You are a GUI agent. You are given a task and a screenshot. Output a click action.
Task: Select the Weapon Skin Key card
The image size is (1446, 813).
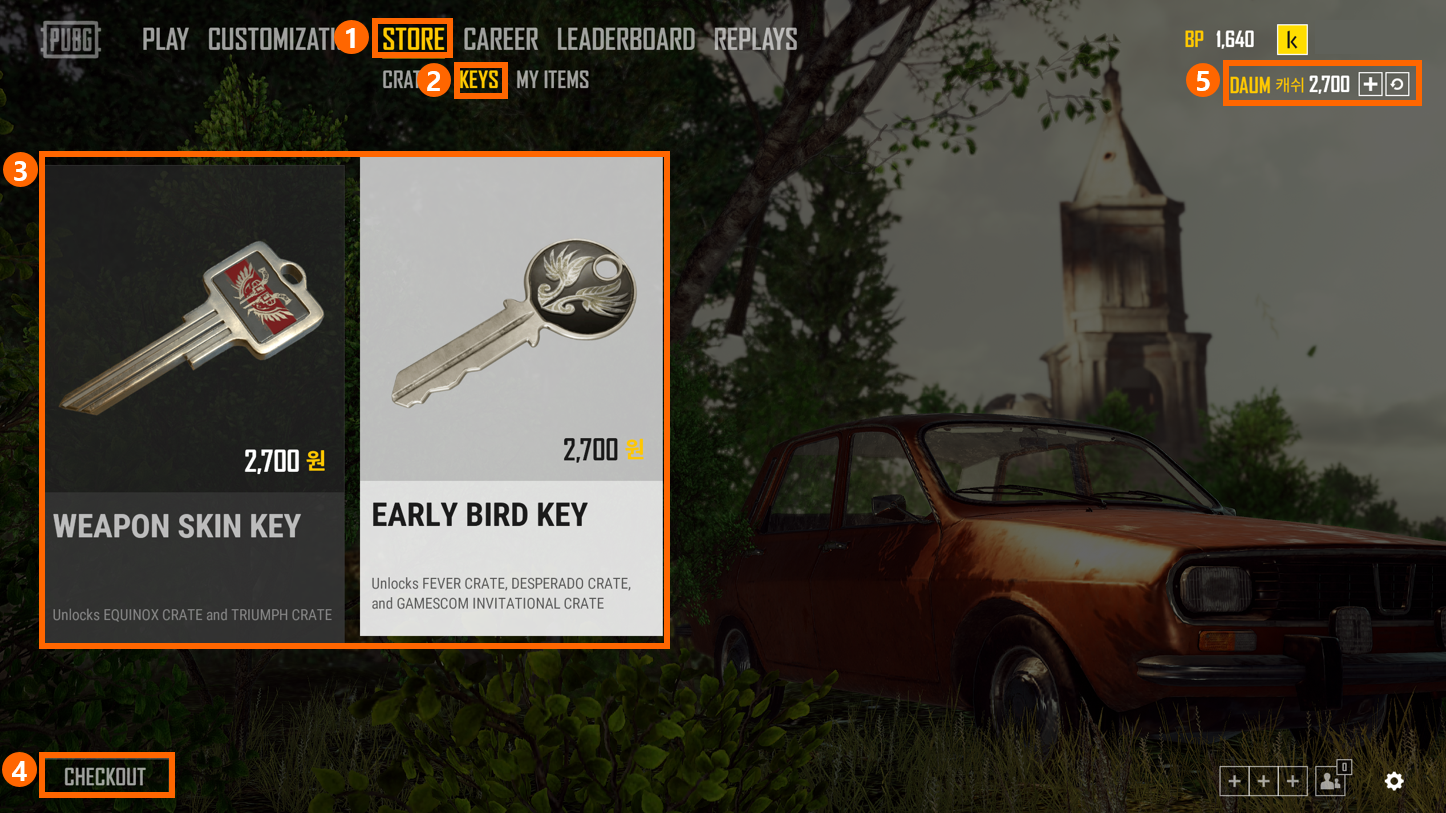click(x=195, y=400)
